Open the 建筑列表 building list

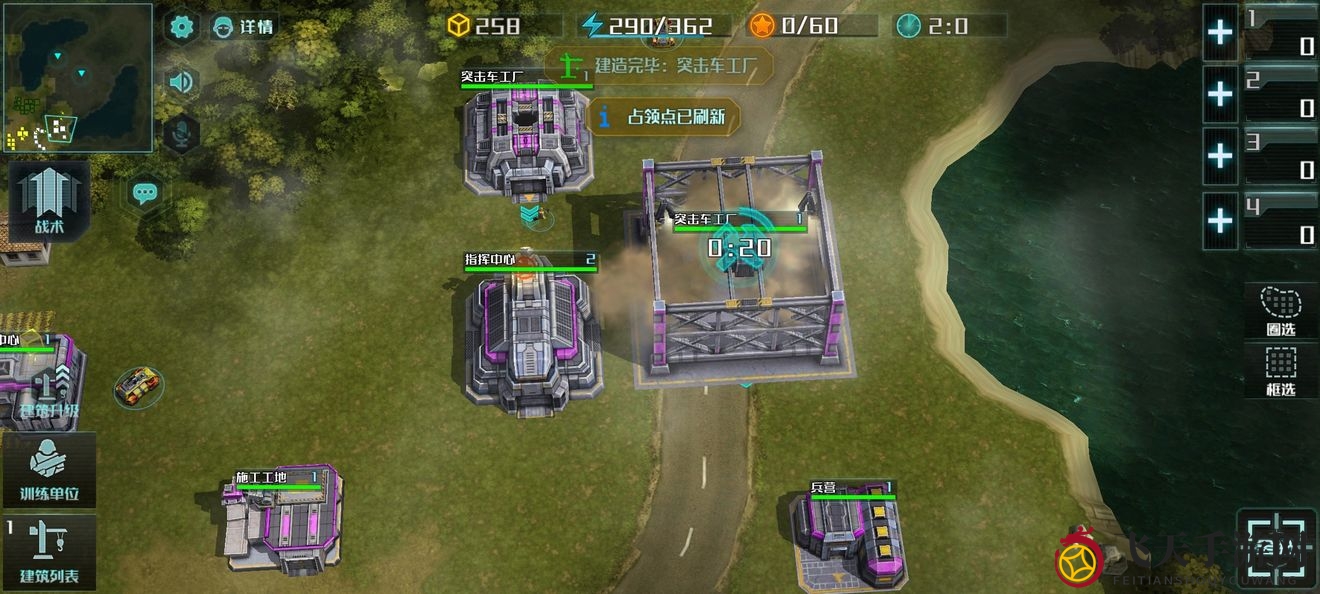tap(49, 552)
